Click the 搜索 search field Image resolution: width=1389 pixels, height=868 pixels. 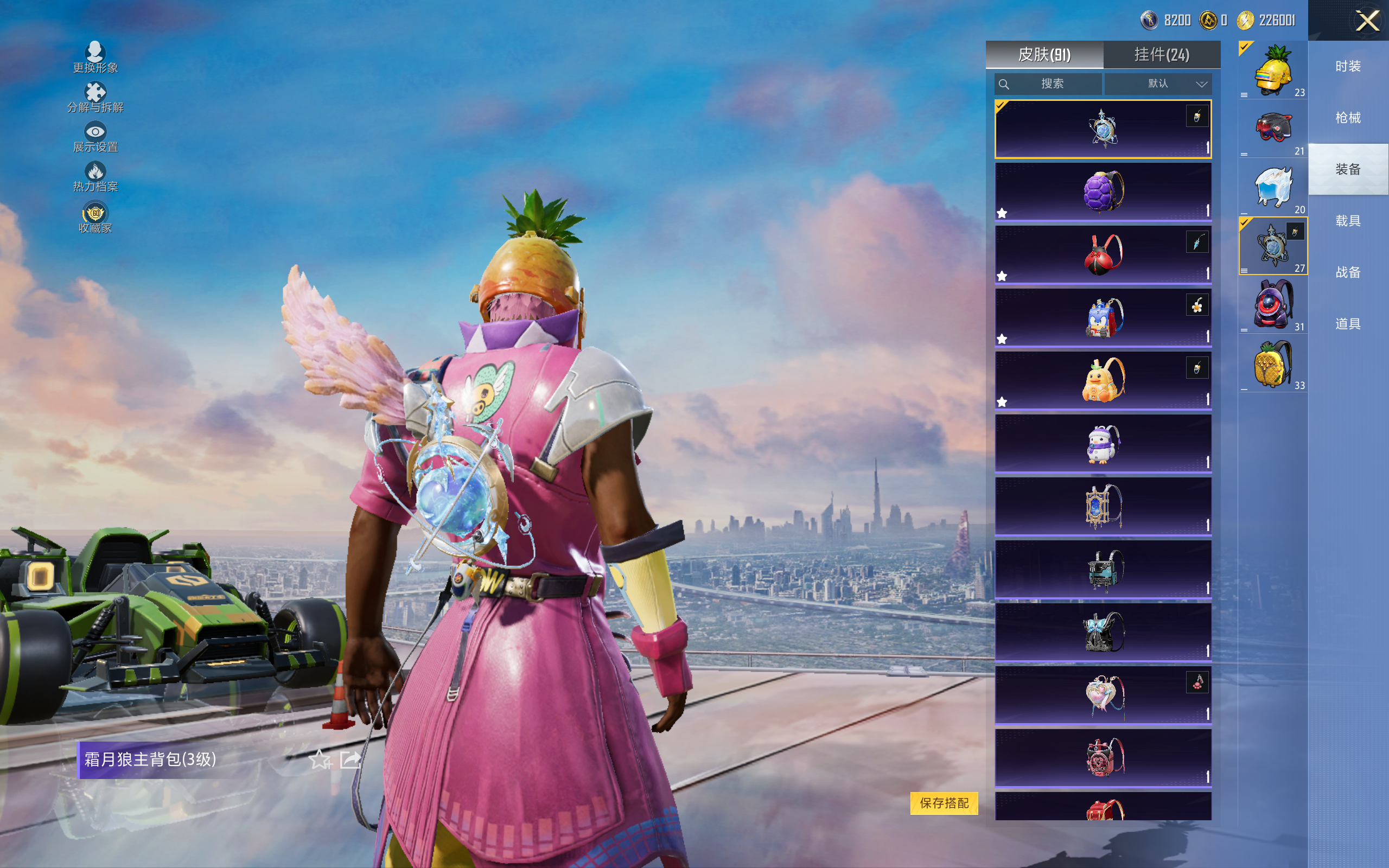tap(1048, 84)
